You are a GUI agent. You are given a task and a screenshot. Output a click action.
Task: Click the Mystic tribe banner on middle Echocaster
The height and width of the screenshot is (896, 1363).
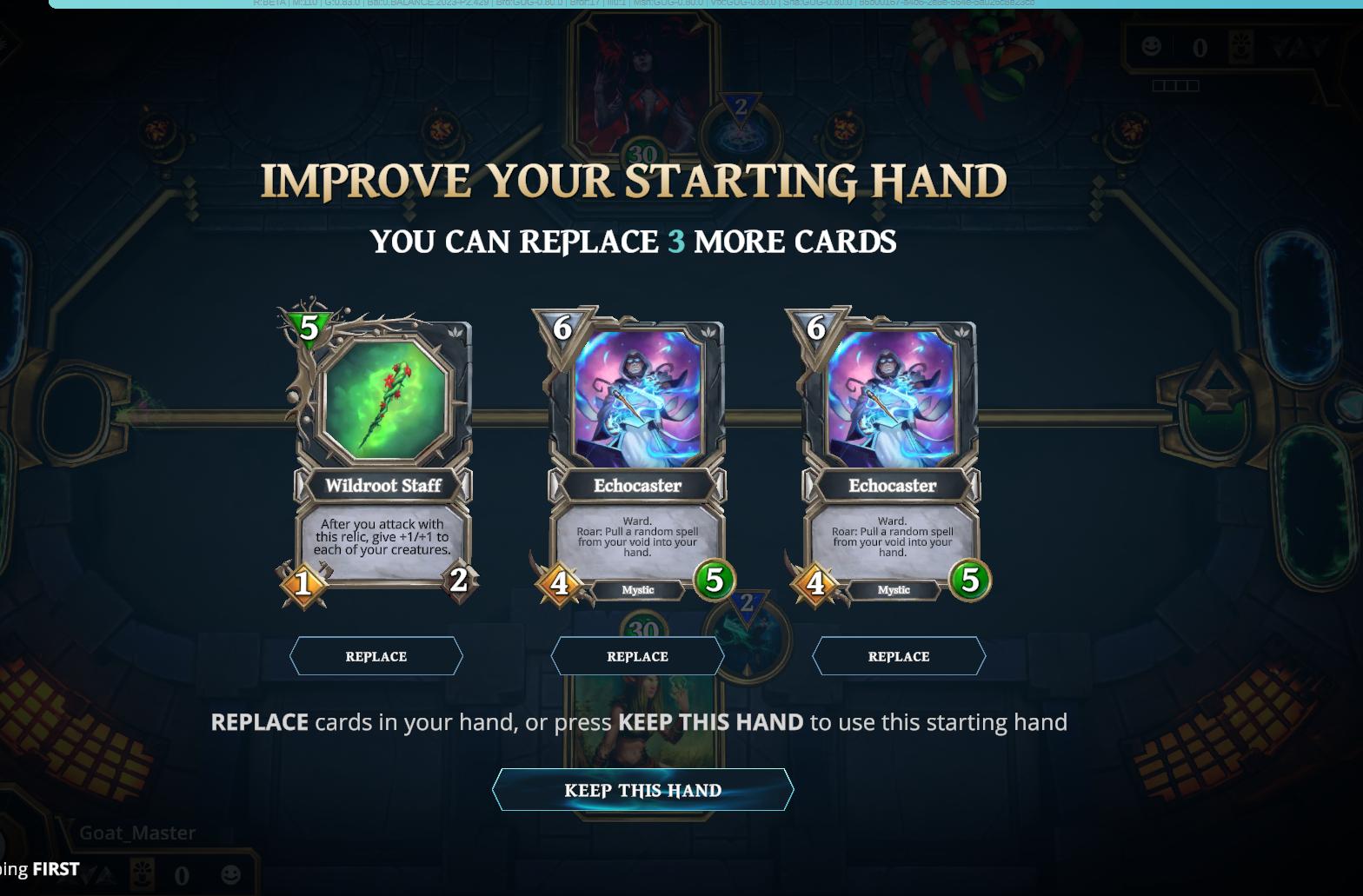pos(637,590)
